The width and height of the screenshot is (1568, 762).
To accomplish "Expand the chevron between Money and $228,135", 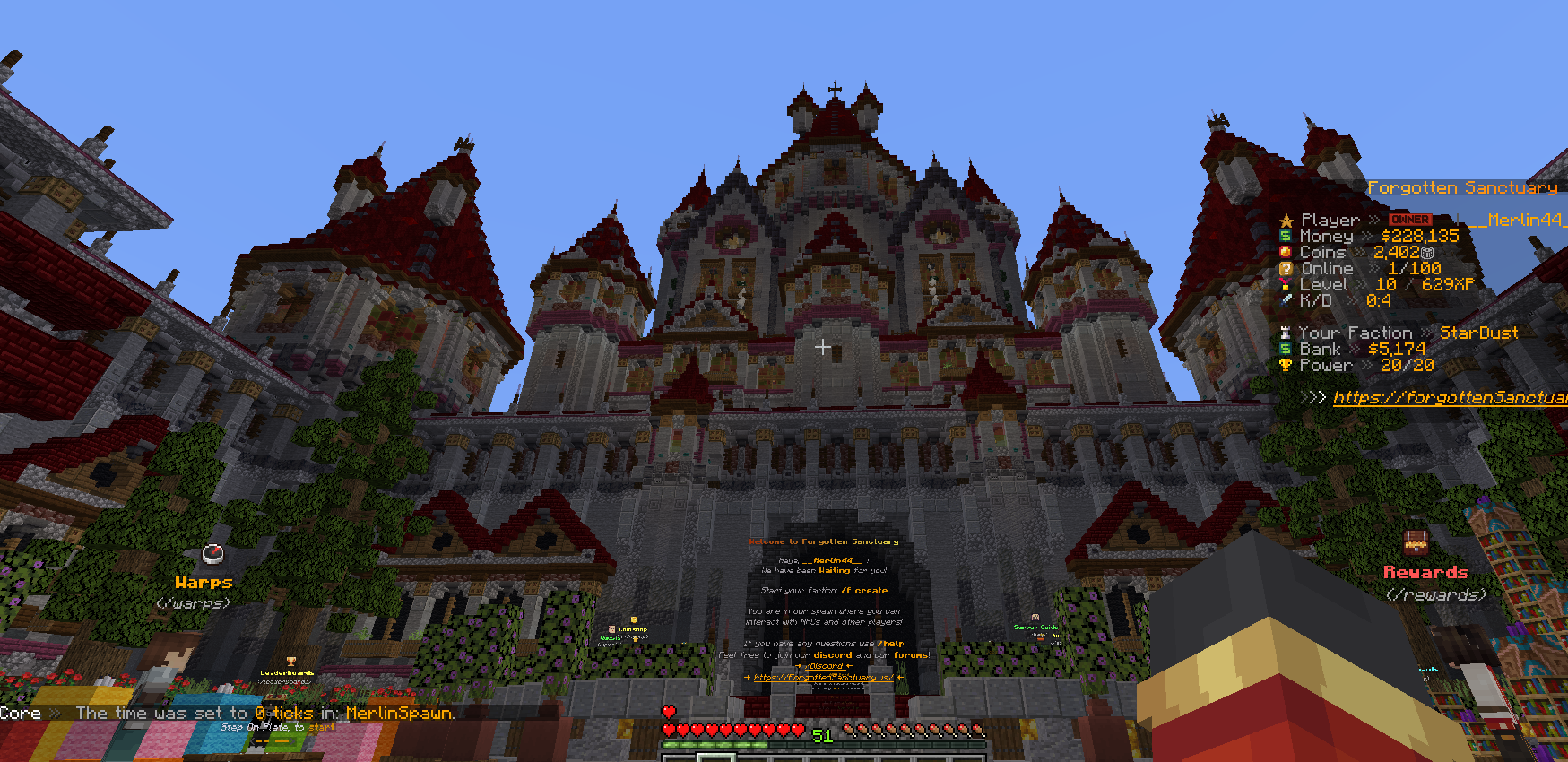I will pyautogui.click(x=1367, y=236).
